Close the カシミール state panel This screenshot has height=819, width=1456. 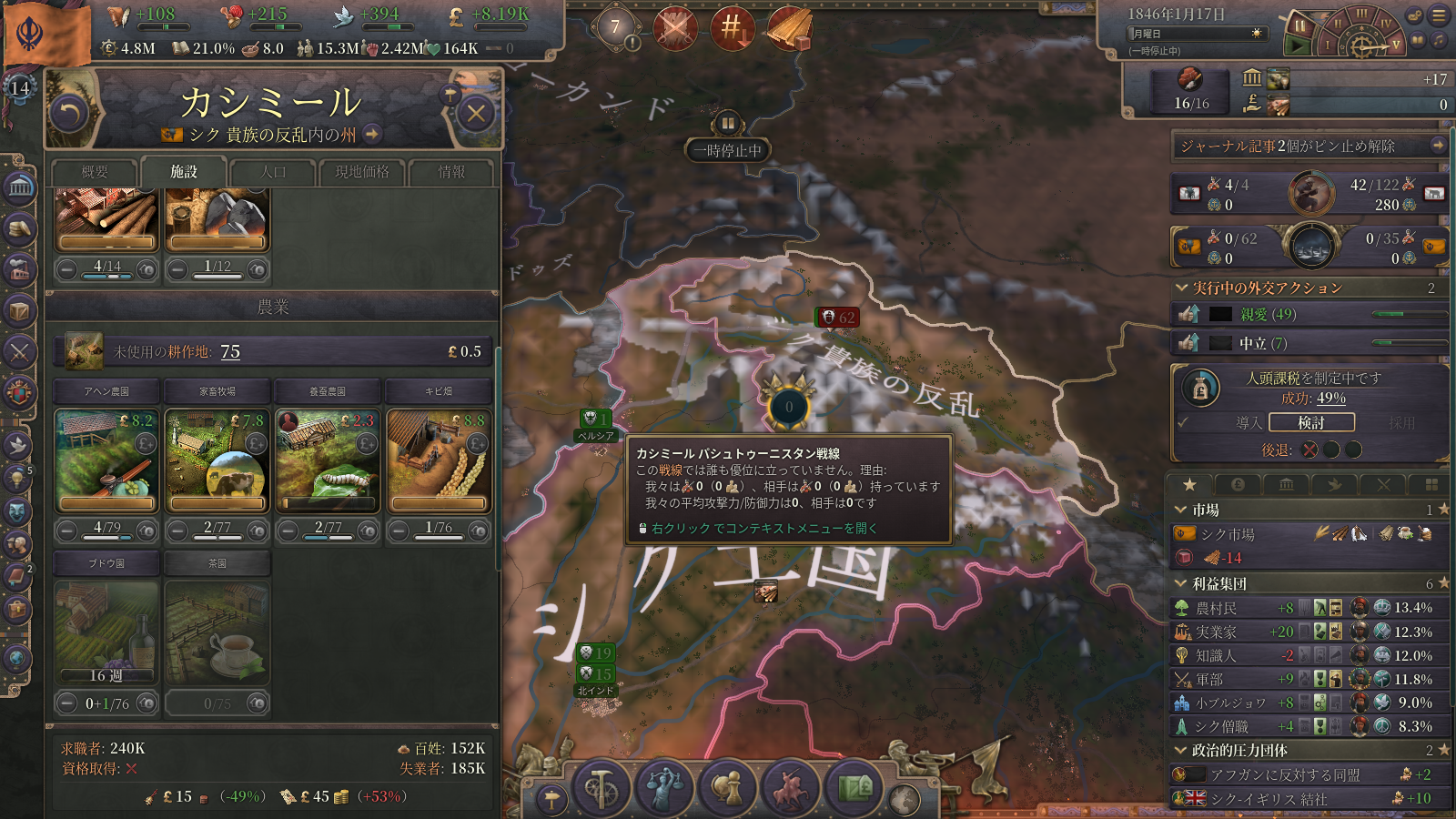475,114
